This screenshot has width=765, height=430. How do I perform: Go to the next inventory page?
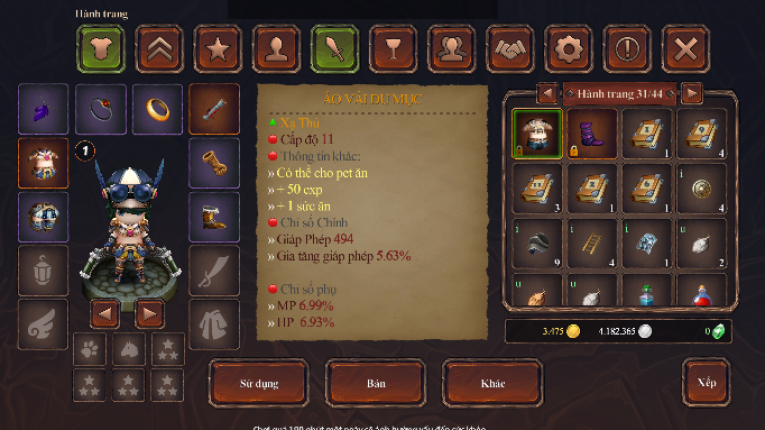(691, 94)
